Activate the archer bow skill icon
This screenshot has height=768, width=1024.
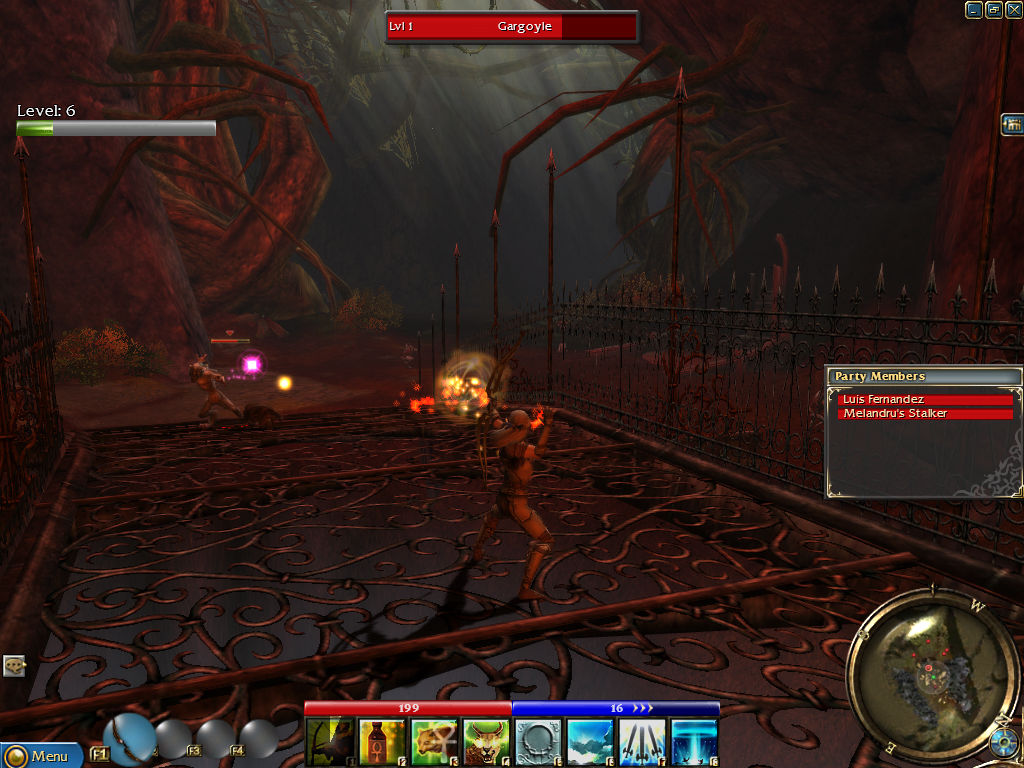[x=330, y=742]
